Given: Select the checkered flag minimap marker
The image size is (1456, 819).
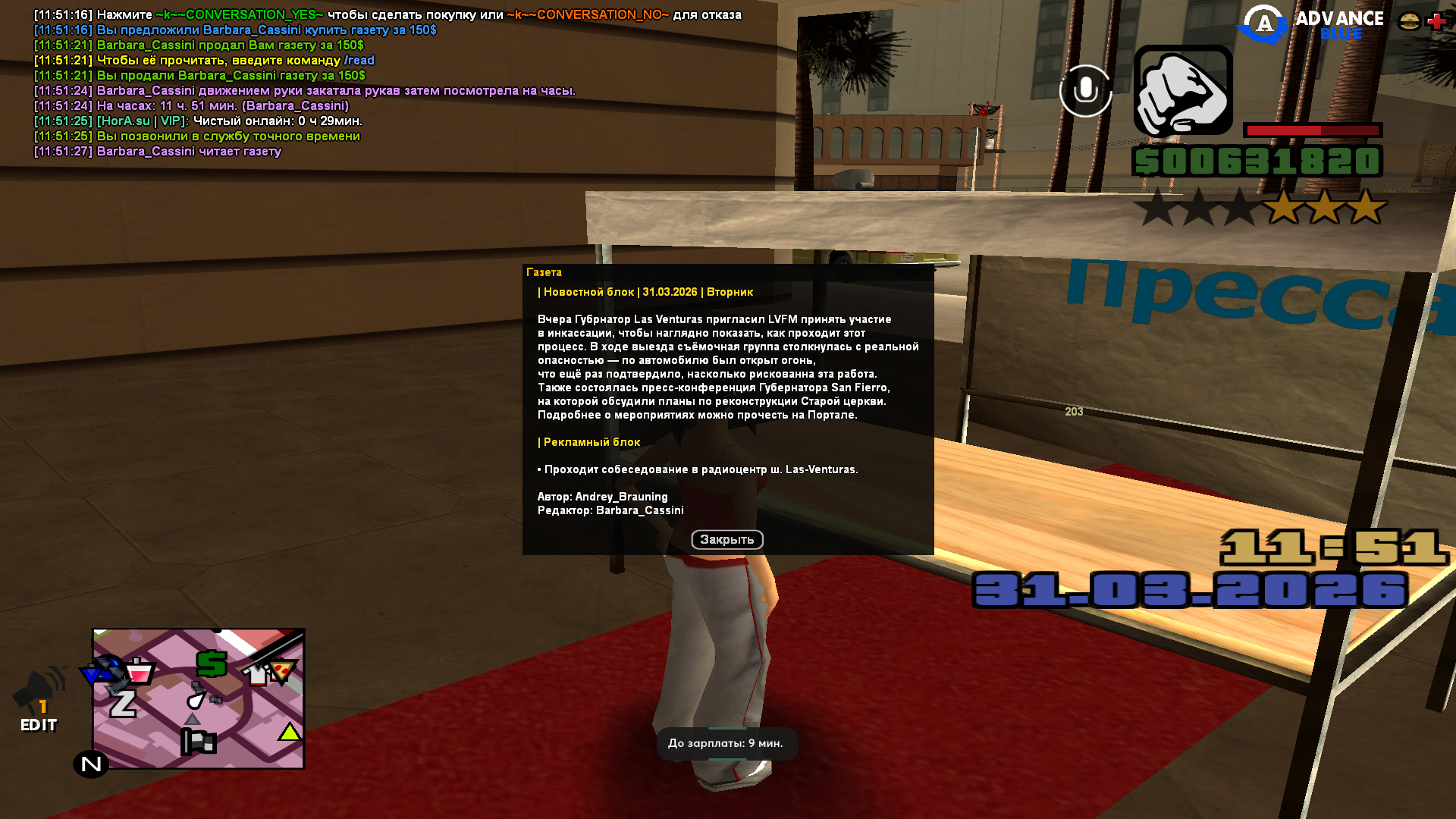Looking at the screenshot, I should [x=199, y=741].
